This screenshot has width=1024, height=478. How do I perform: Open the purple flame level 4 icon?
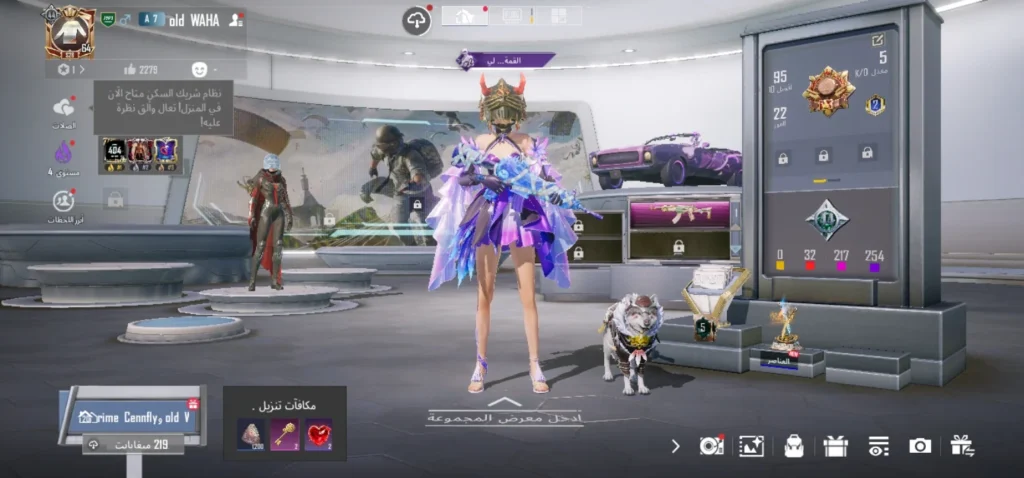coord(64,154)
